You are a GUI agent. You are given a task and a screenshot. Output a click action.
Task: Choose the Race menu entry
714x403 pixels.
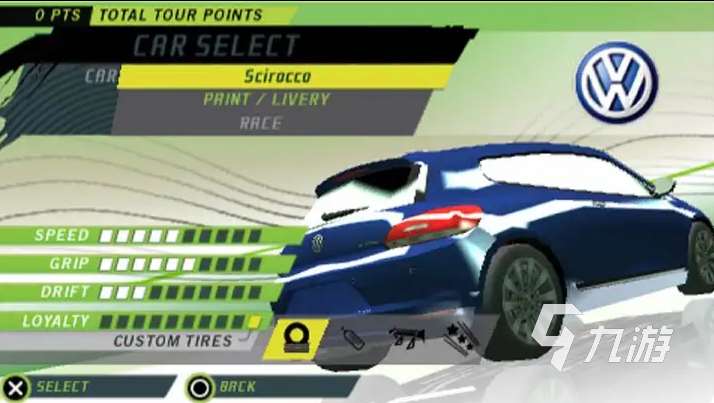pyautogui.click(x=260, y=124)
